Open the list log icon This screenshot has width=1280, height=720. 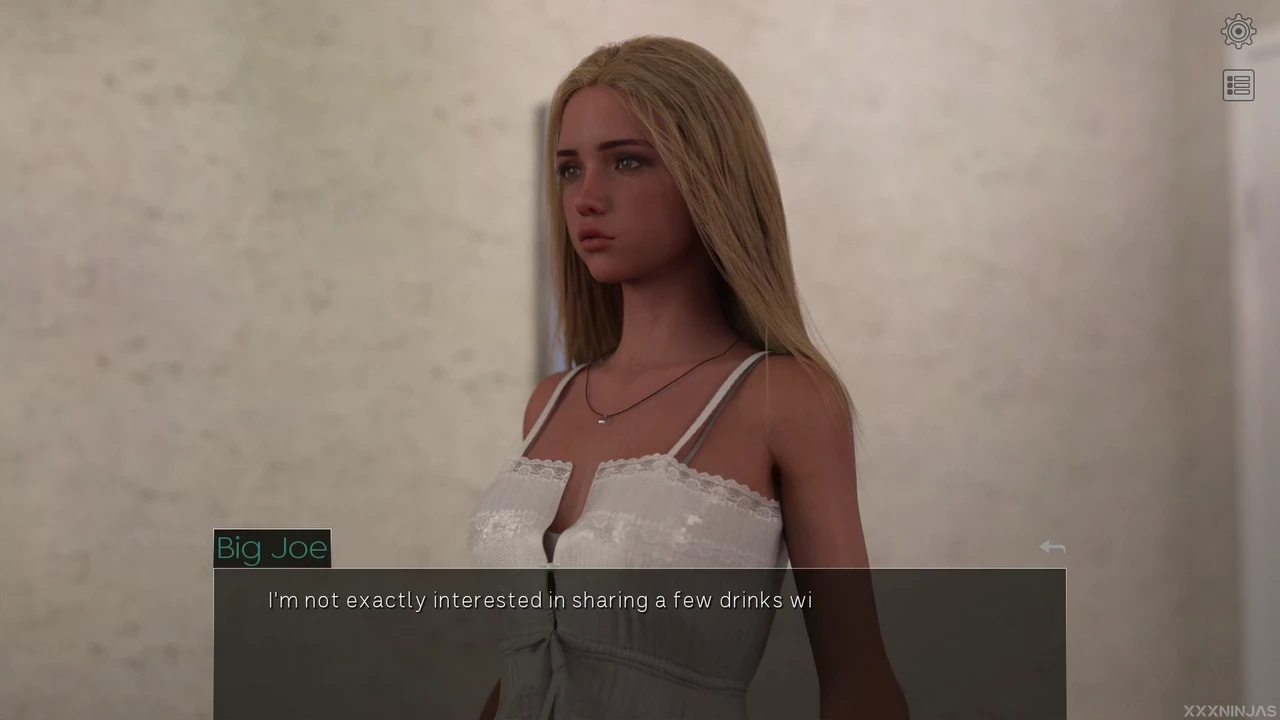click(1238, 86)
